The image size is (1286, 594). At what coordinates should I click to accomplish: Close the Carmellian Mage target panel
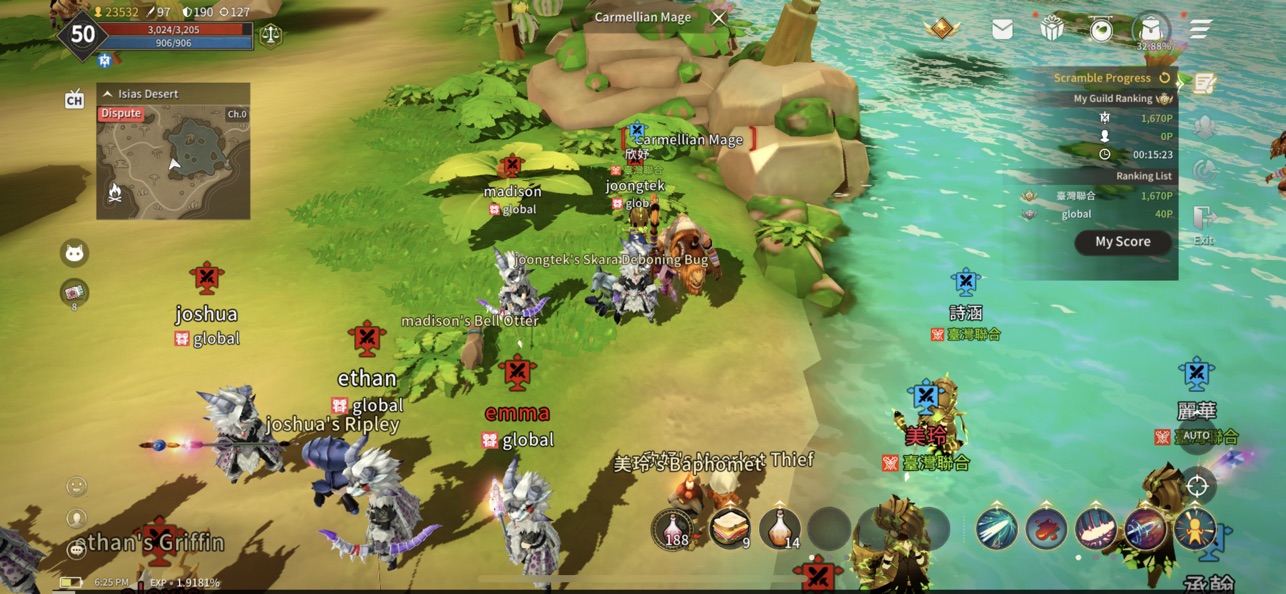719,17
